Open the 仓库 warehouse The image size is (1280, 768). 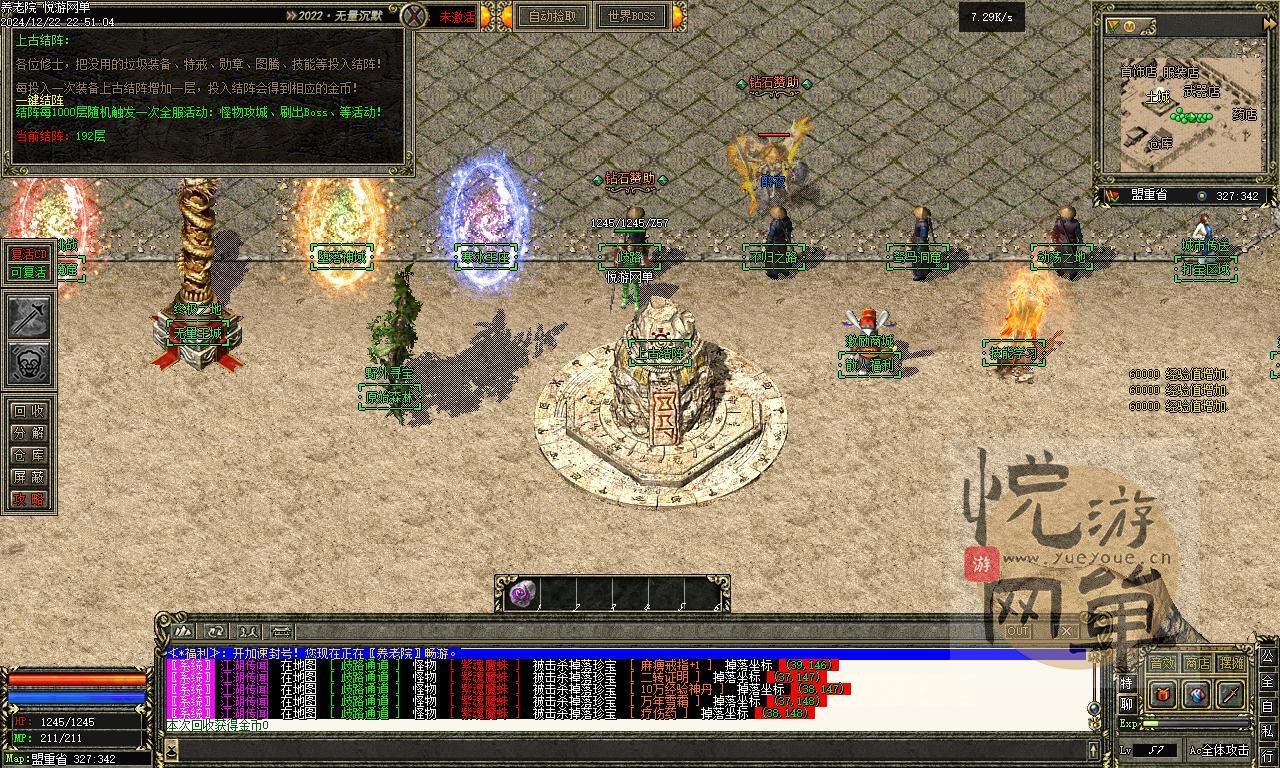pos(29,455)
